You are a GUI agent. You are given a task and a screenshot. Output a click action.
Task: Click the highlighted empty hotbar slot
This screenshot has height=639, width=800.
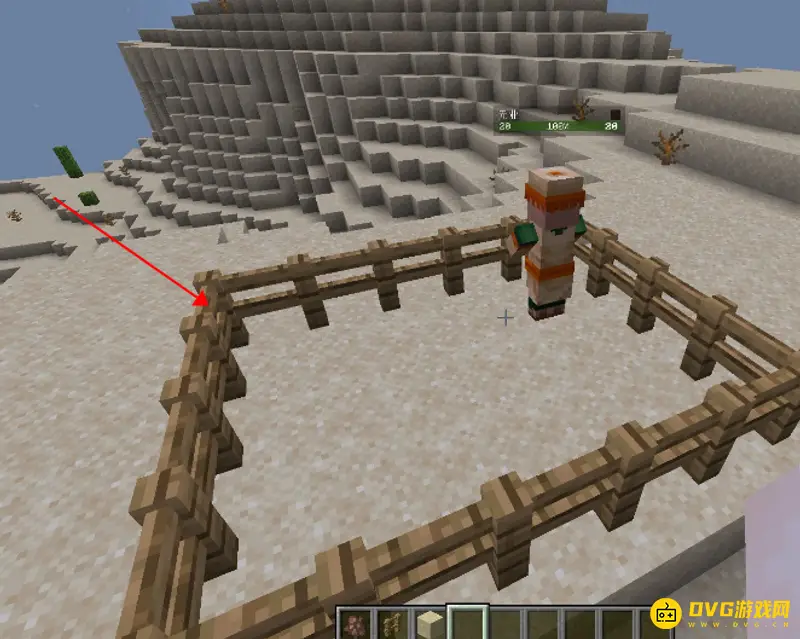[468, 625]
